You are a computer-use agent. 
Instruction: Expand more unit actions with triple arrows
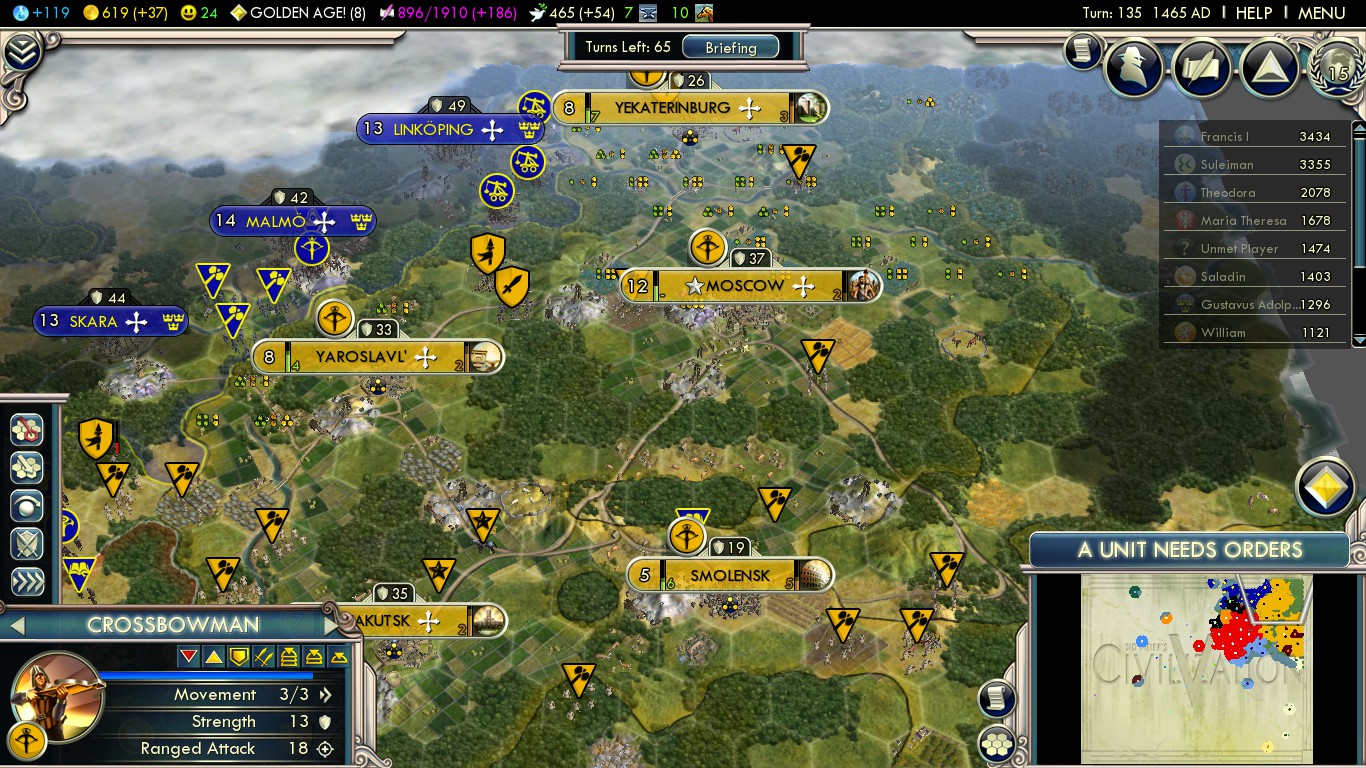pos(27,582)
